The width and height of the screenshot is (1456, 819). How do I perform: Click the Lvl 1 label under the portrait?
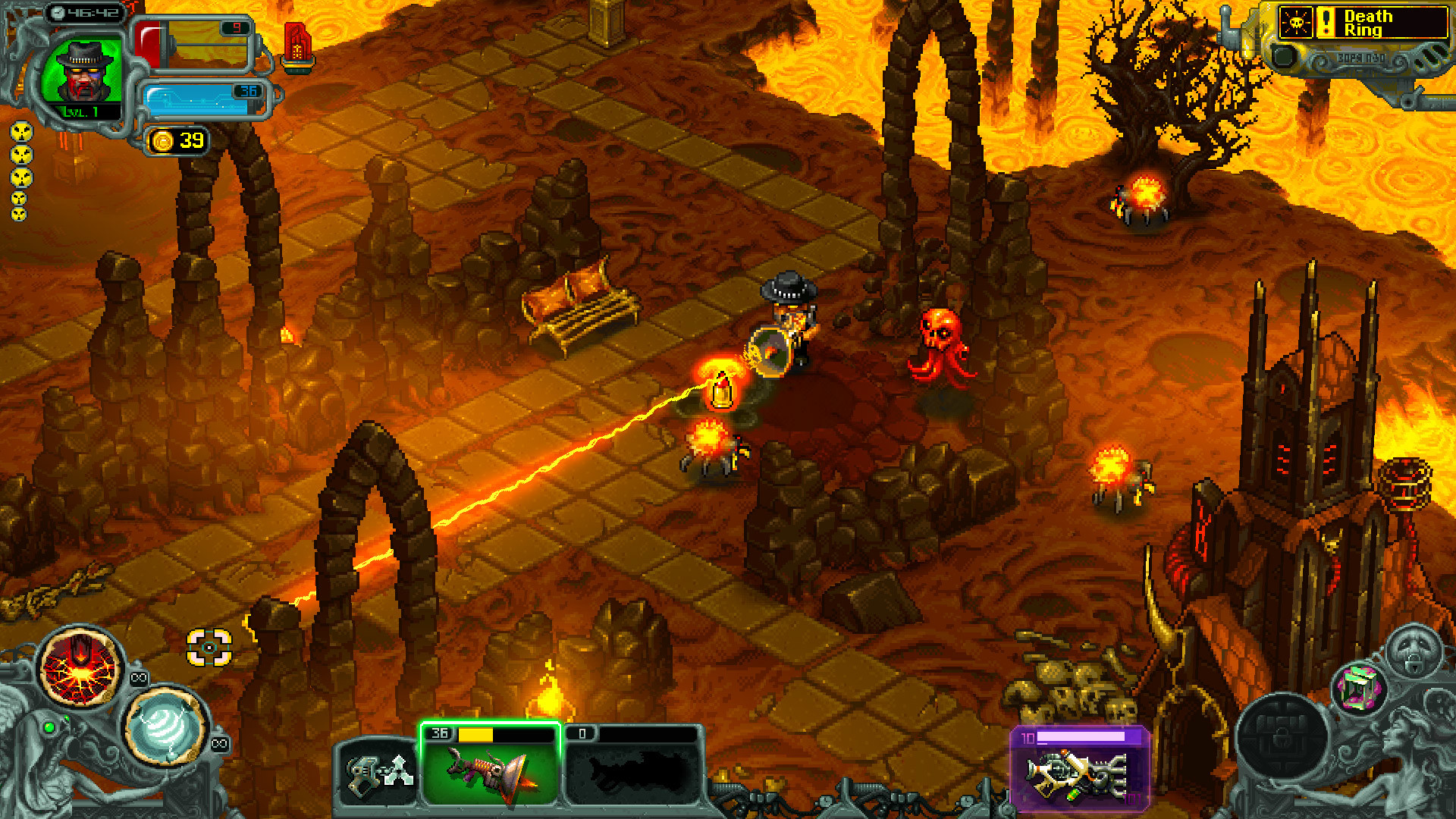coord(80,111)
